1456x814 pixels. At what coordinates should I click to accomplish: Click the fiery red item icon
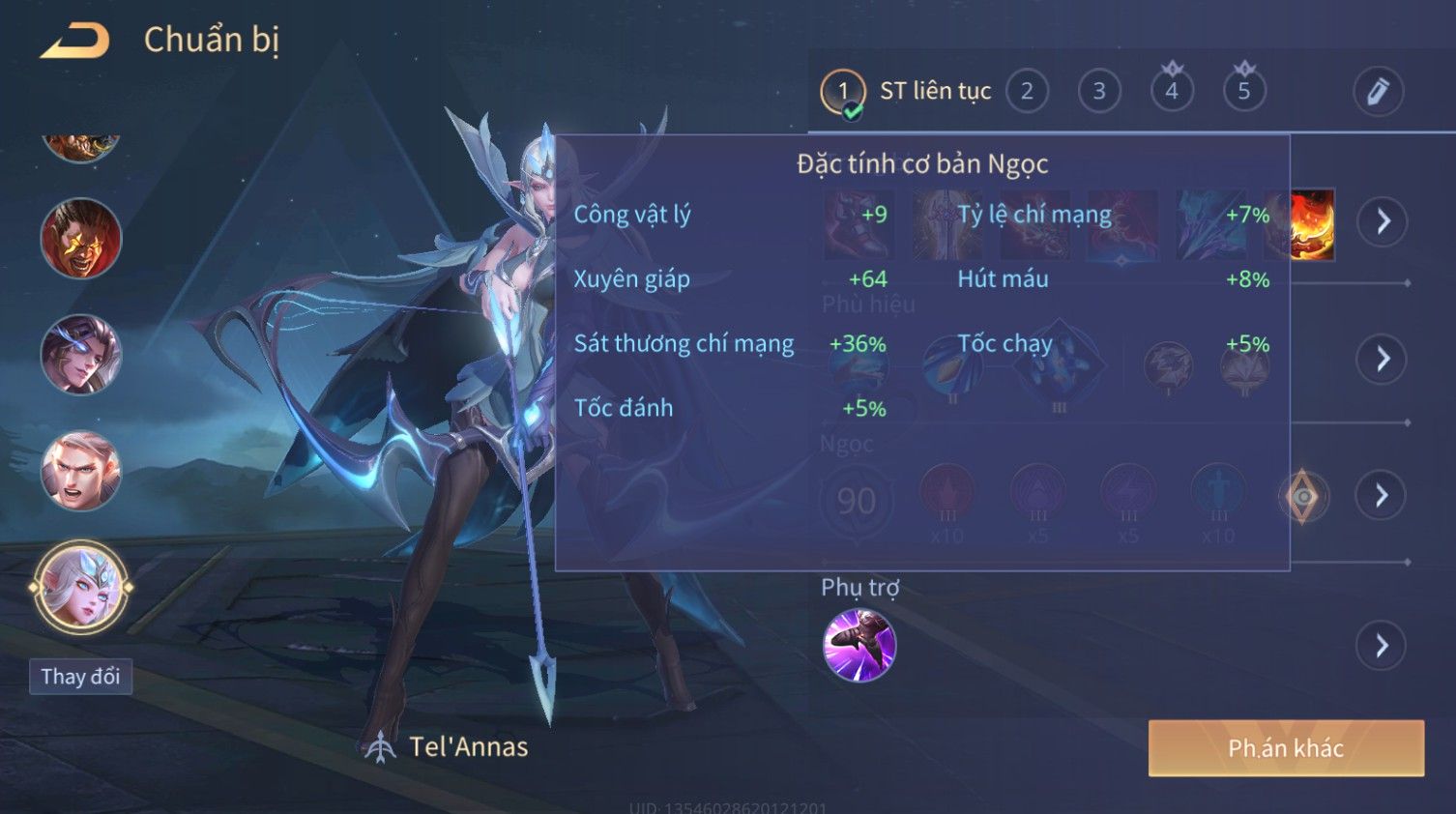coord(1312,224)
